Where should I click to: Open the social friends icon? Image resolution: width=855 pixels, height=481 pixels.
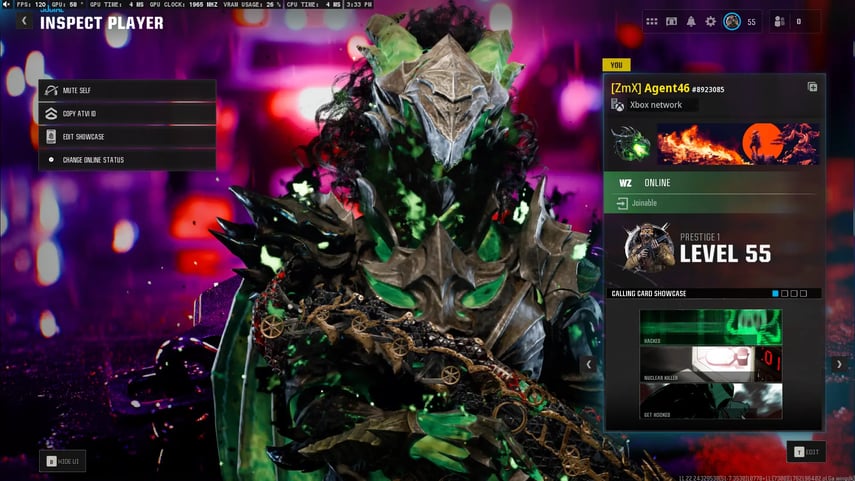point(780,21)
